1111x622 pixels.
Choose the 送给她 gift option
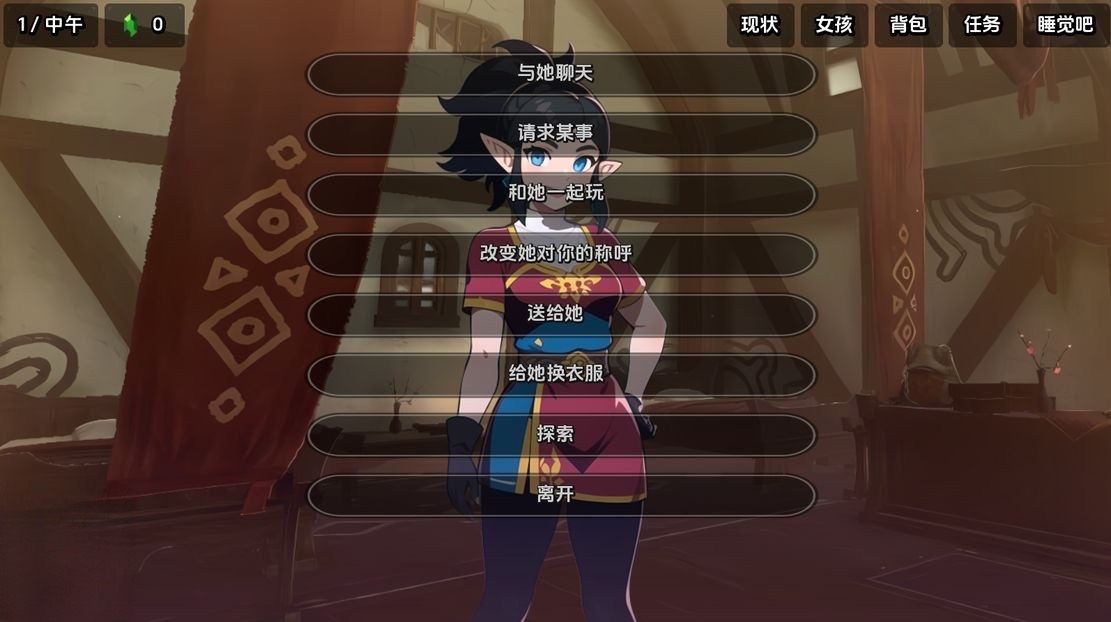pyautogui.click(x=561, y=314)
